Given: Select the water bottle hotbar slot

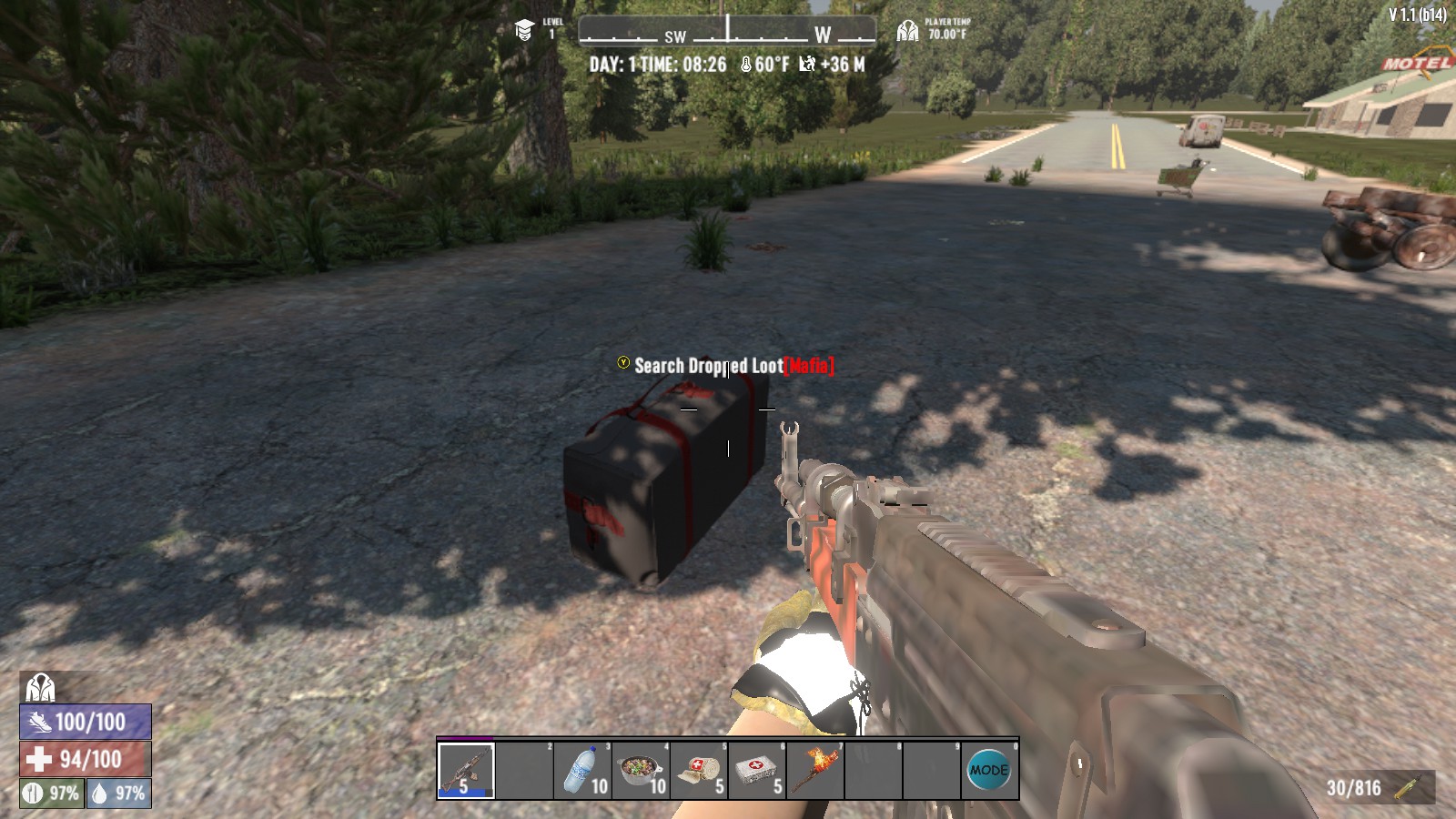Looking at the screenshot, I should click(582, 771).
